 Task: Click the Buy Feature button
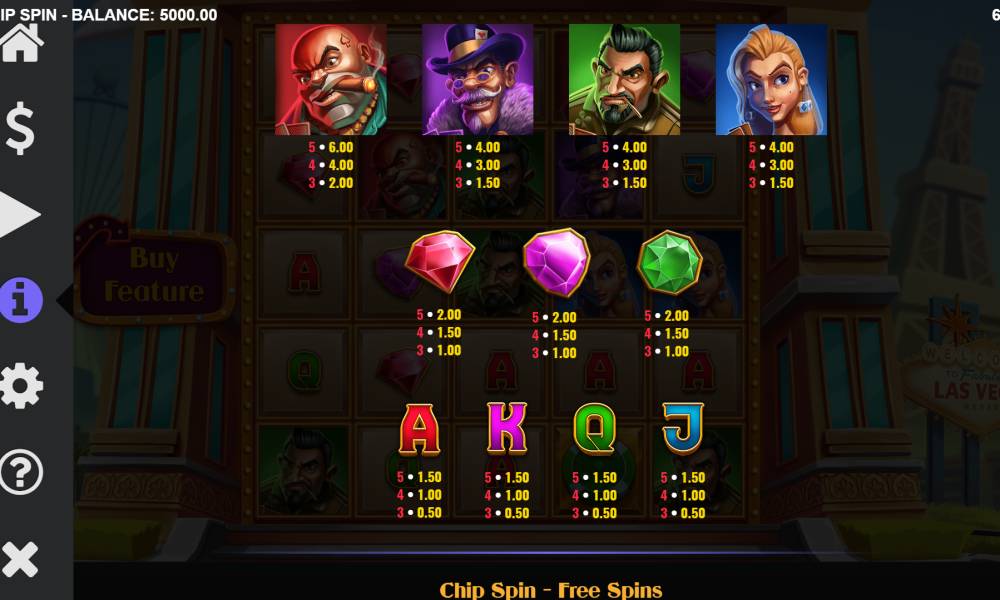154,275
